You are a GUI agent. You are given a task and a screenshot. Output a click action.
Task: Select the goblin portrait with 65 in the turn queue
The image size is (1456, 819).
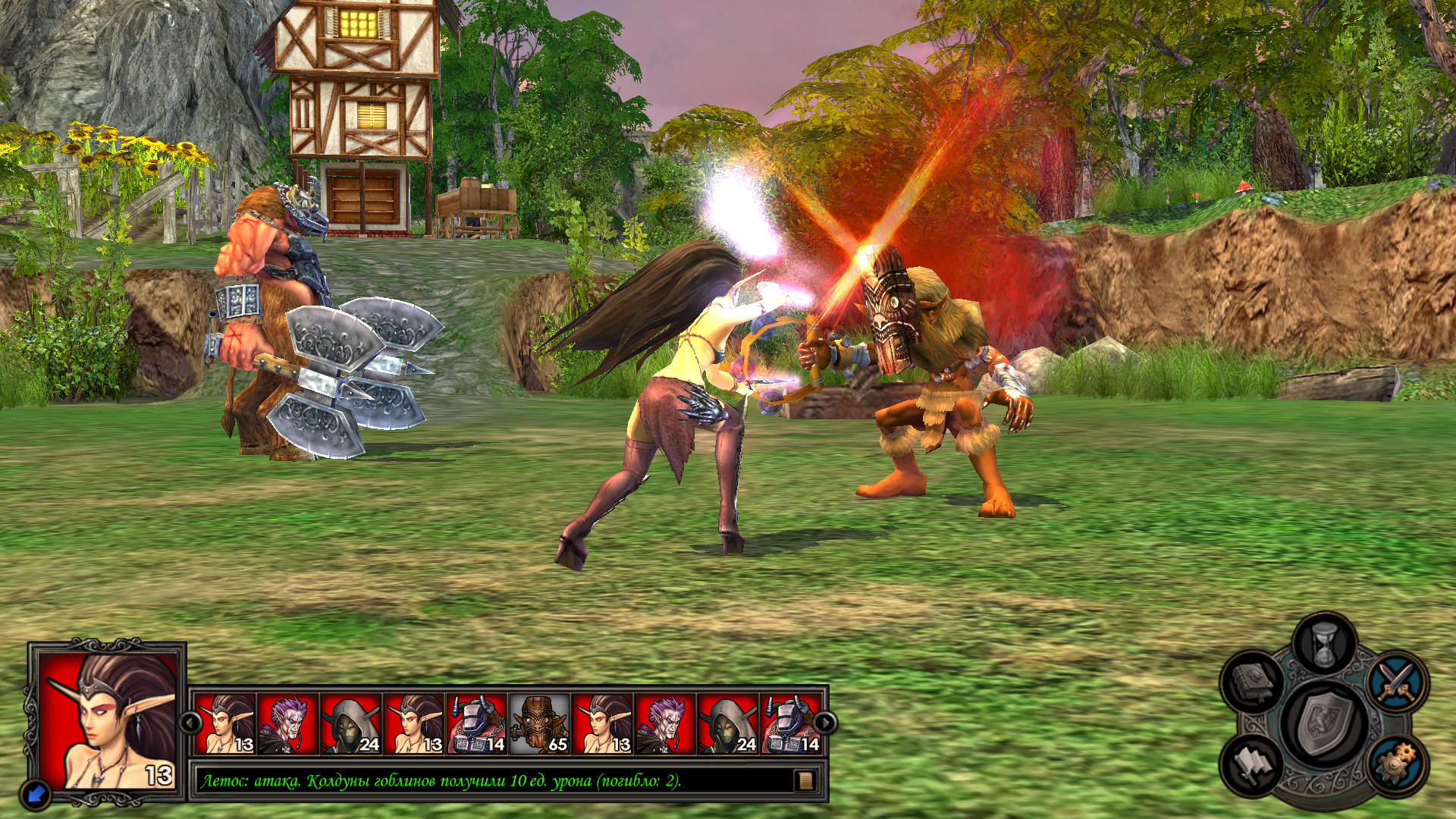540,724
